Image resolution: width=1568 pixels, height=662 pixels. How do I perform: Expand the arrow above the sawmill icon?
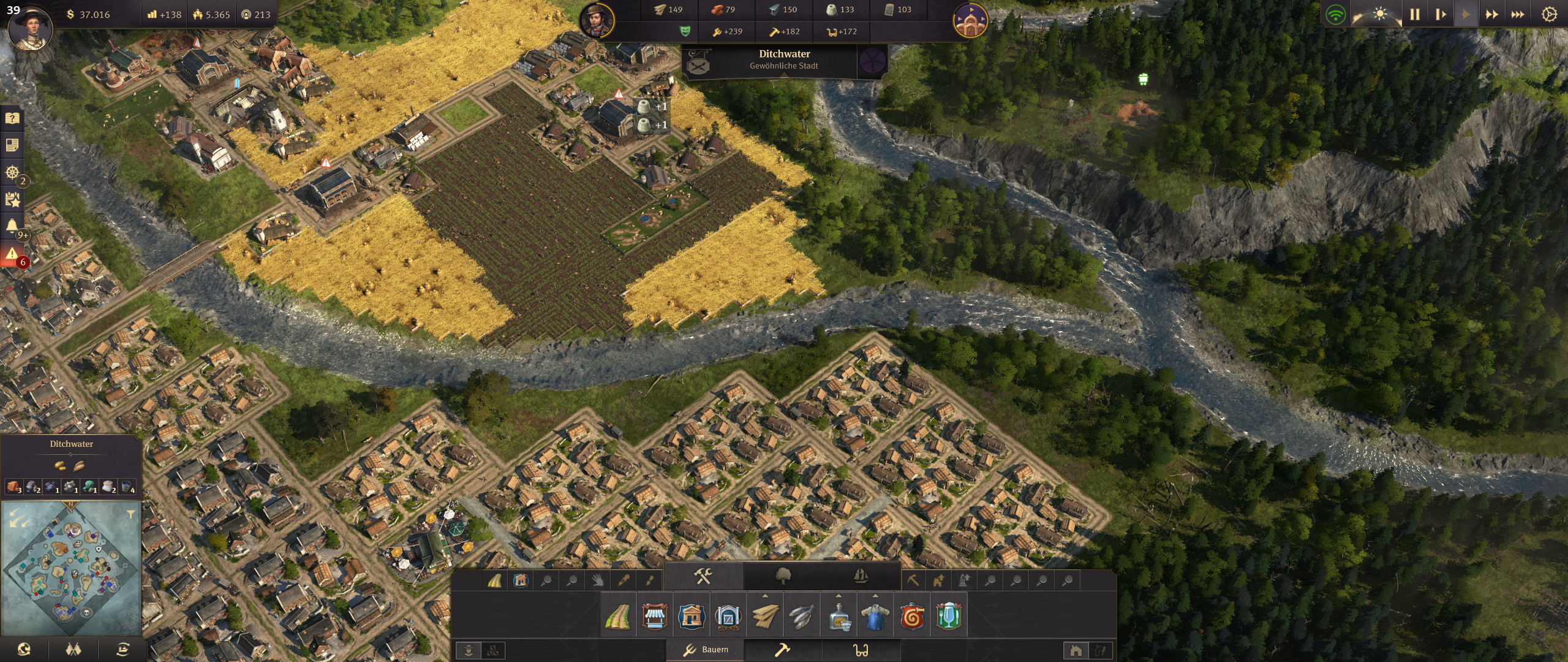766,595
